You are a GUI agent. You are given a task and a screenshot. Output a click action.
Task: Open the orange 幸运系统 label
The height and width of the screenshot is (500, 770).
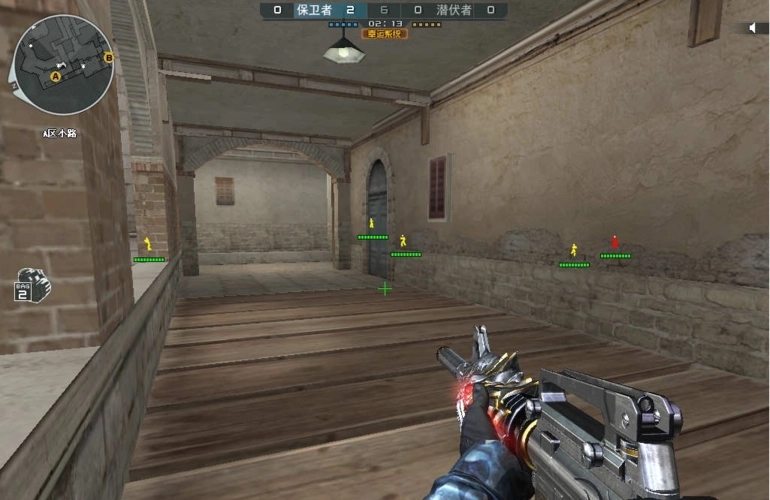click(x=384, y=34)
